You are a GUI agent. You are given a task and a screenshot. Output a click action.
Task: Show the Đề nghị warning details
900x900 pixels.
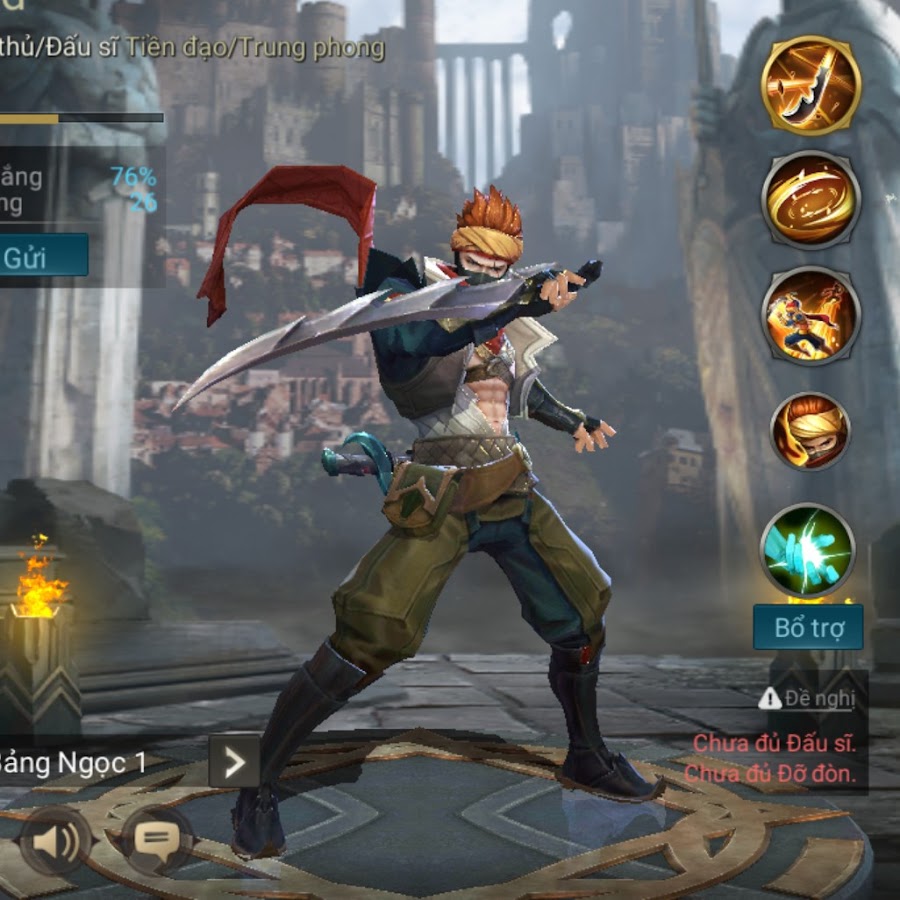807,698
